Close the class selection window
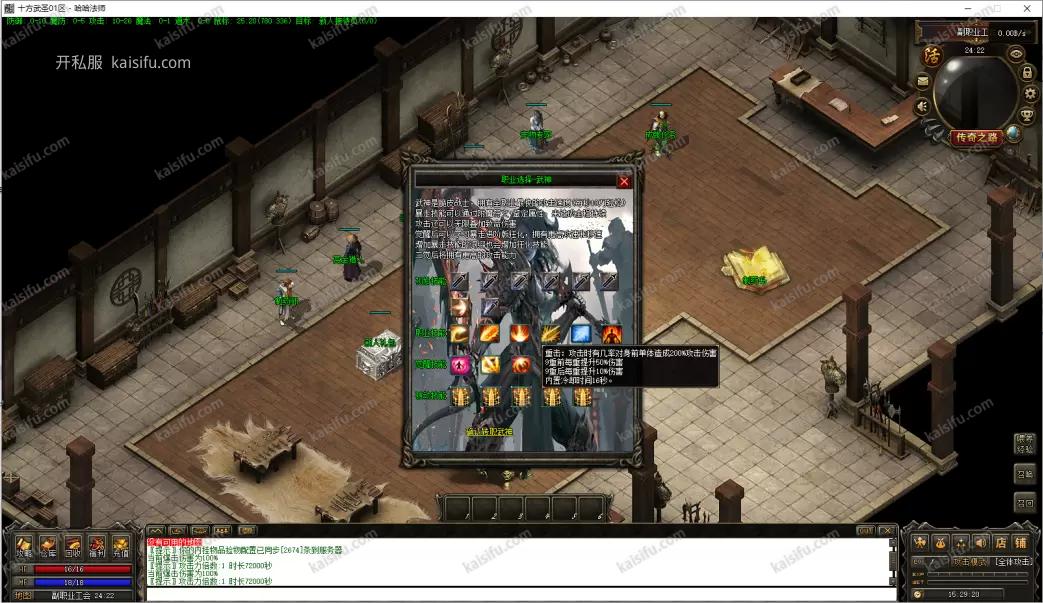The width and height of the screenshot is (1043, 603). click(624, 182)
